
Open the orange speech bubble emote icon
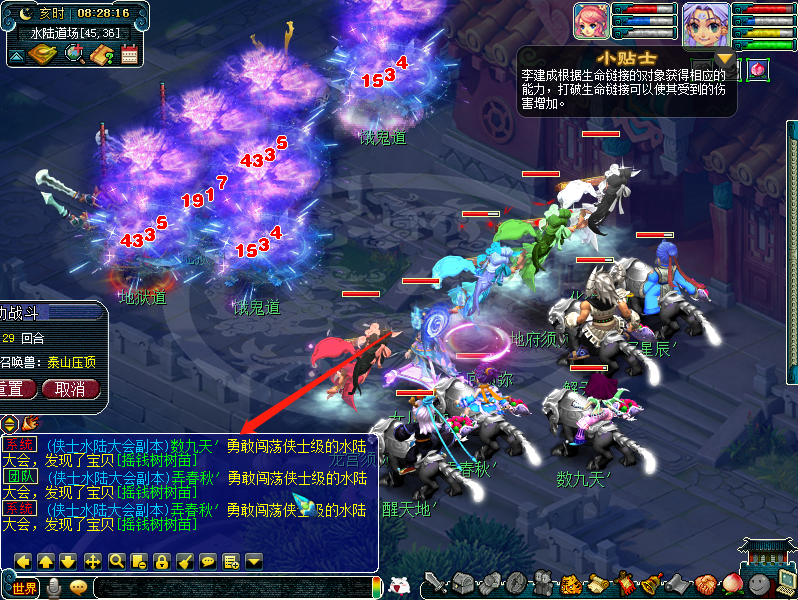78,587
